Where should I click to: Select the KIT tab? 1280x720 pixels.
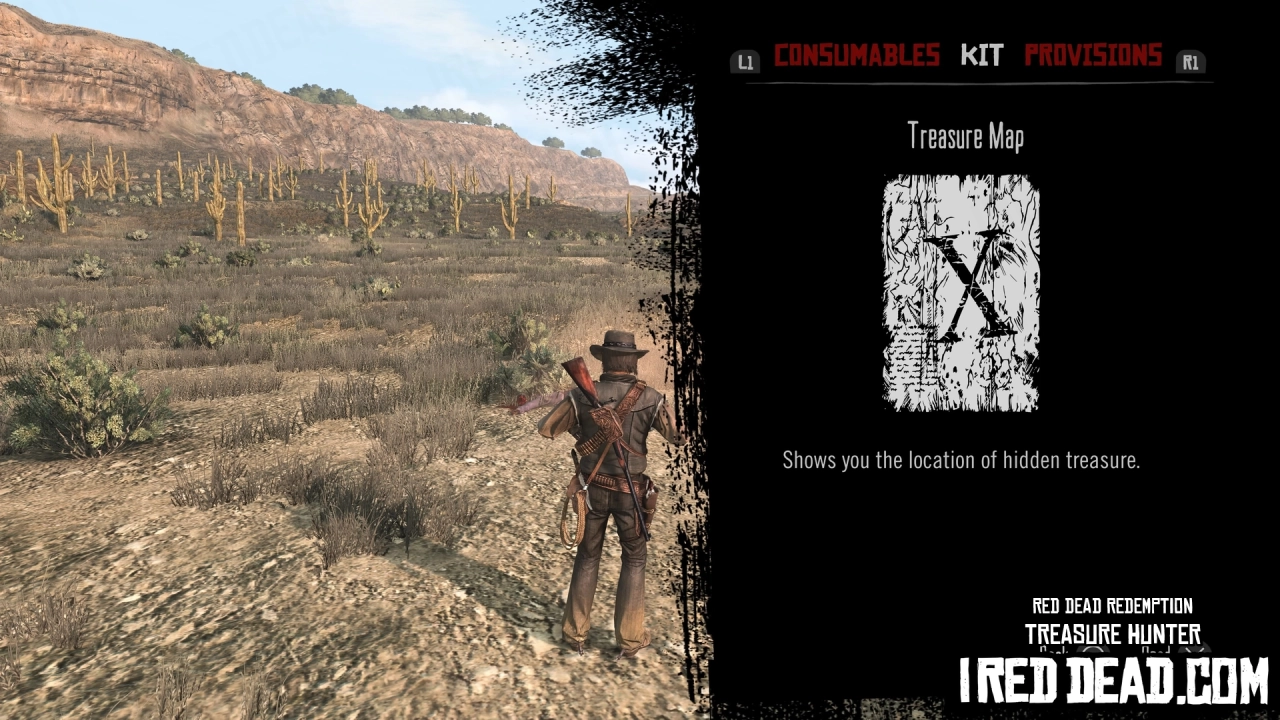[x=981, y=56]
